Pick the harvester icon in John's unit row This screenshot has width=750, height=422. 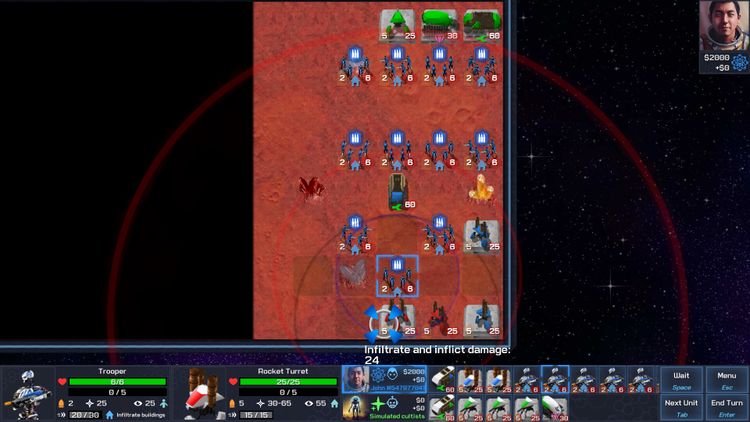tap(441, 380)
